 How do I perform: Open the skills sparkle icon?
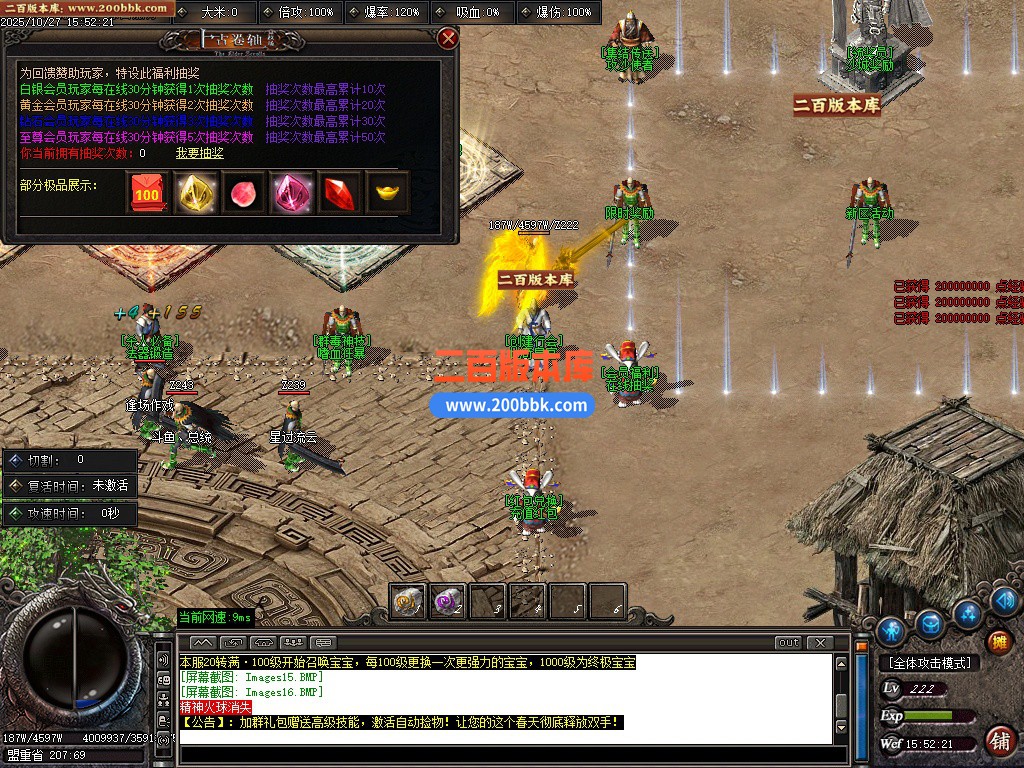click(967, 612)
